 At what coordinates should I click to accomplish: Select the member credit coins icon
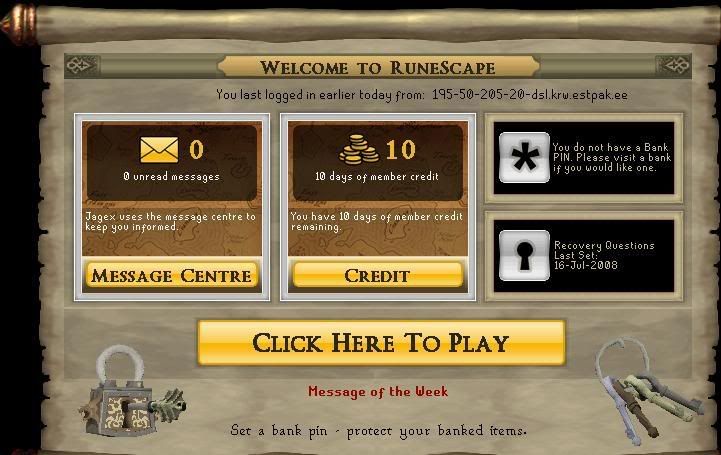pyautogui.click(x=360, y=151)
